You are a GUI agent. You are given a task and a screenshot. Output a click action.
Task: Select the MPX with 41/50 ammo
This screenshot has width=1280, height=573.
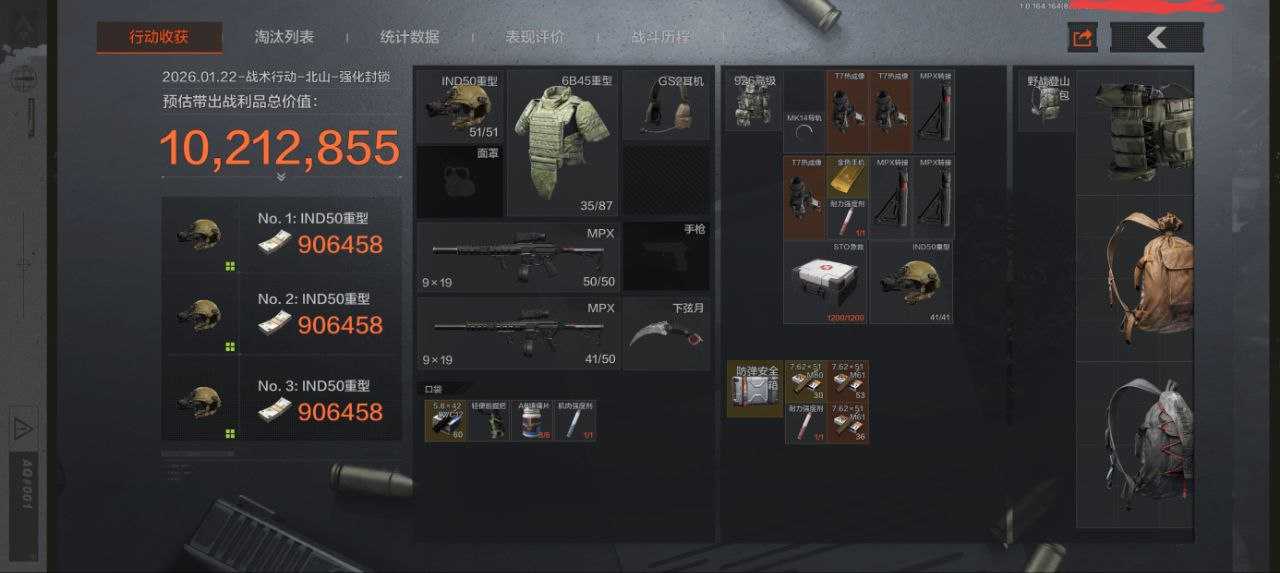tap(515, 333)
